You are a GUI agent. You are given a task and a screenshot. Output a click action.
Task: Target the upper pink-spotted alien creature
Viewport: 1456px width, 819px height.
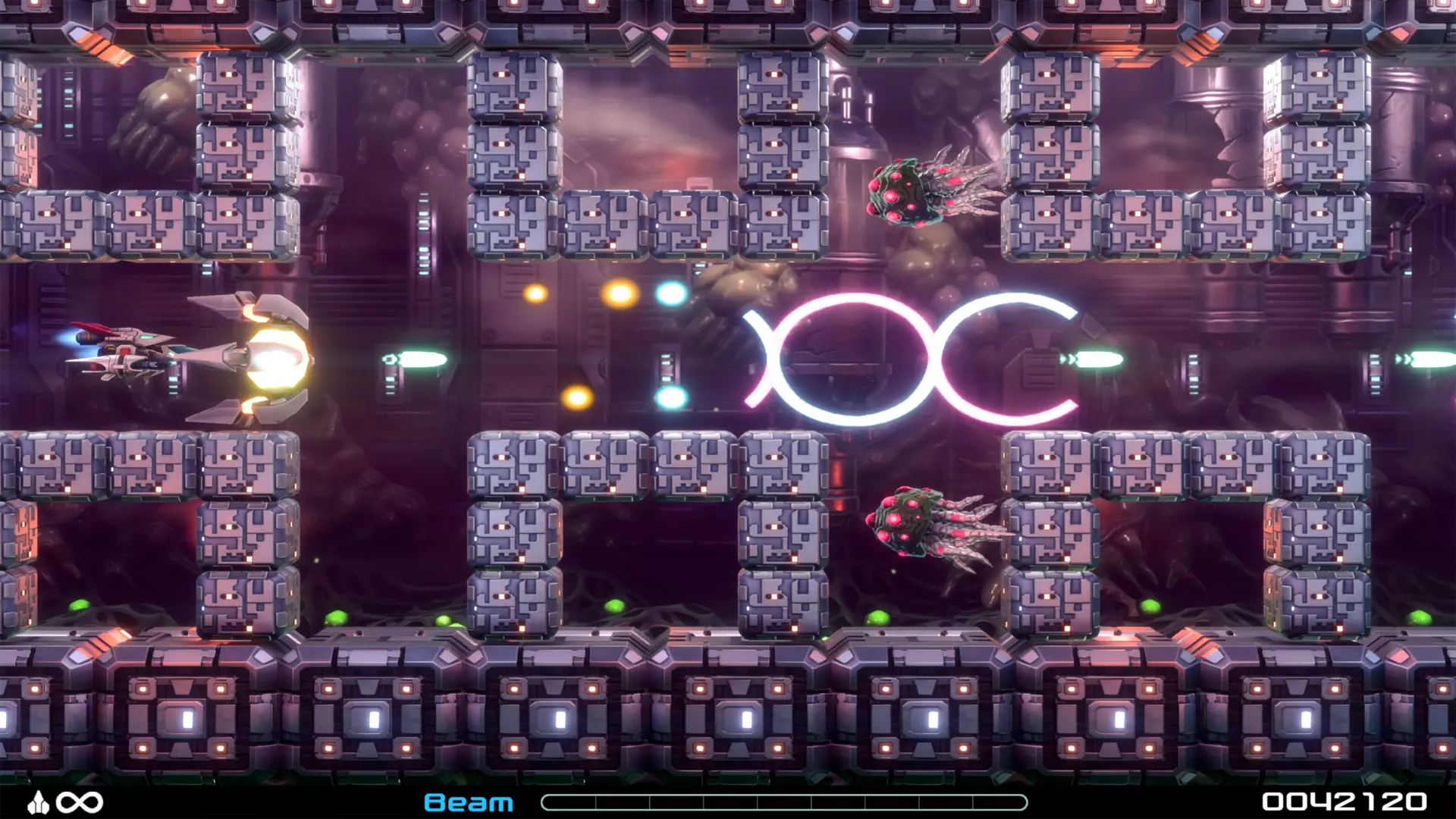pos(910,190)
